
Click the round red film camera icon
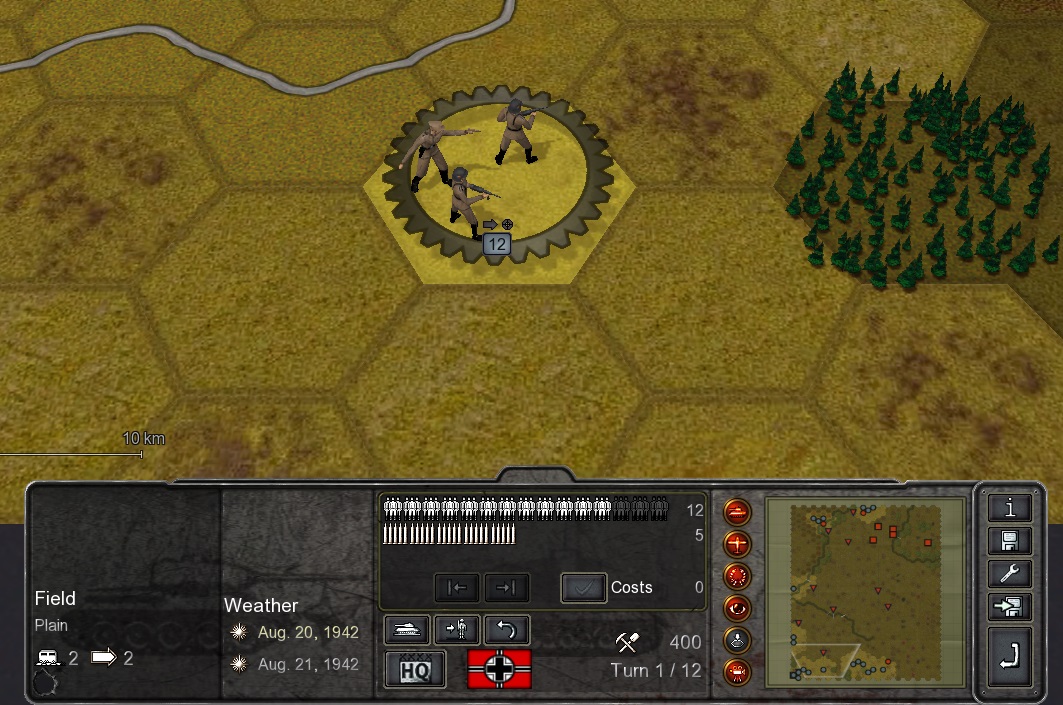738,671
